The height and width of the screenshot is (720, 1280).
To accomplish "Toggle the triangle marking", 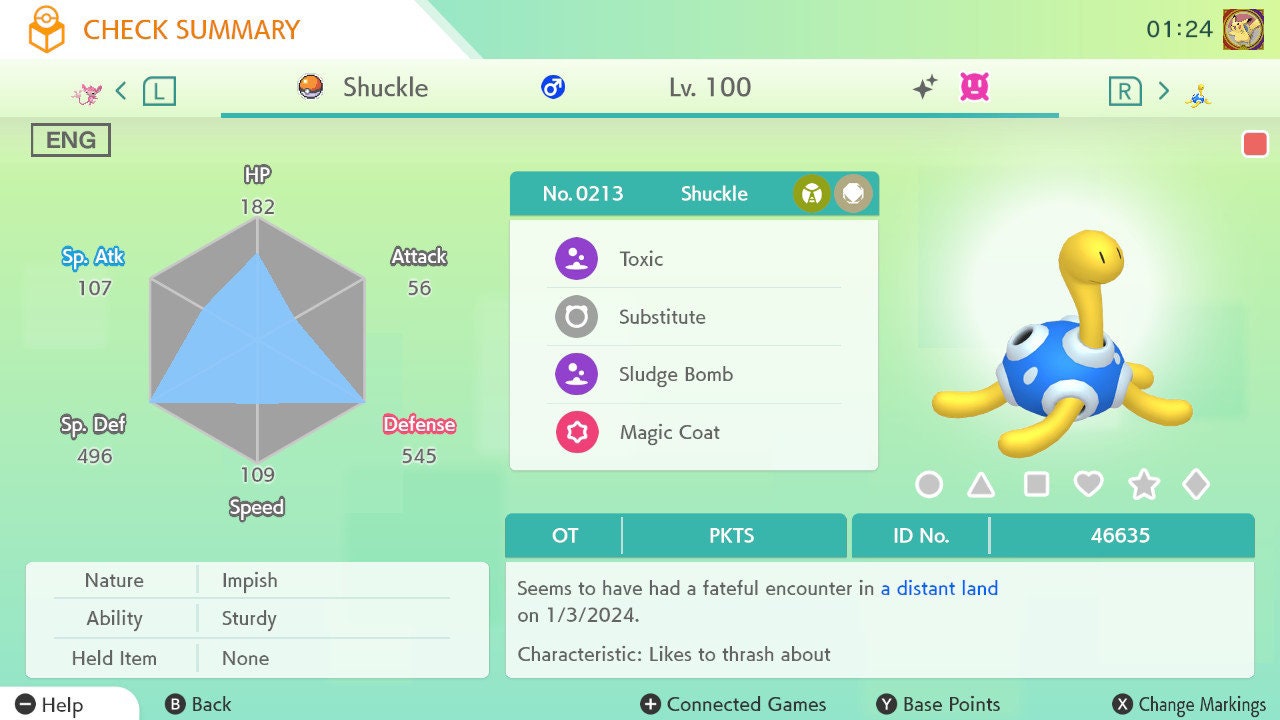I will pos(981,485).
